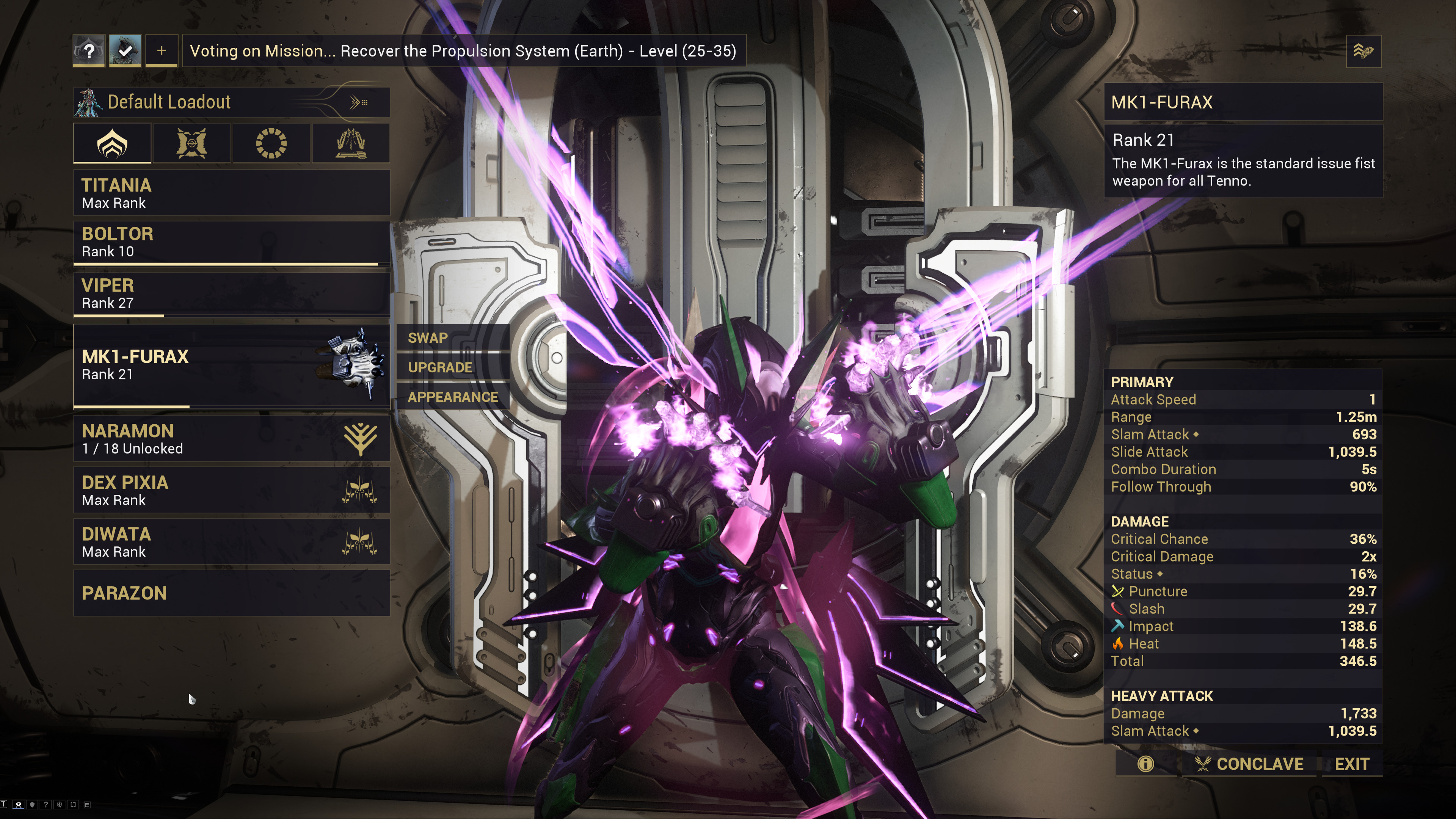Select the BOLTOR primary weapon slot
The width and height of the screenshot is (1456, 819).
coord(231,243)
